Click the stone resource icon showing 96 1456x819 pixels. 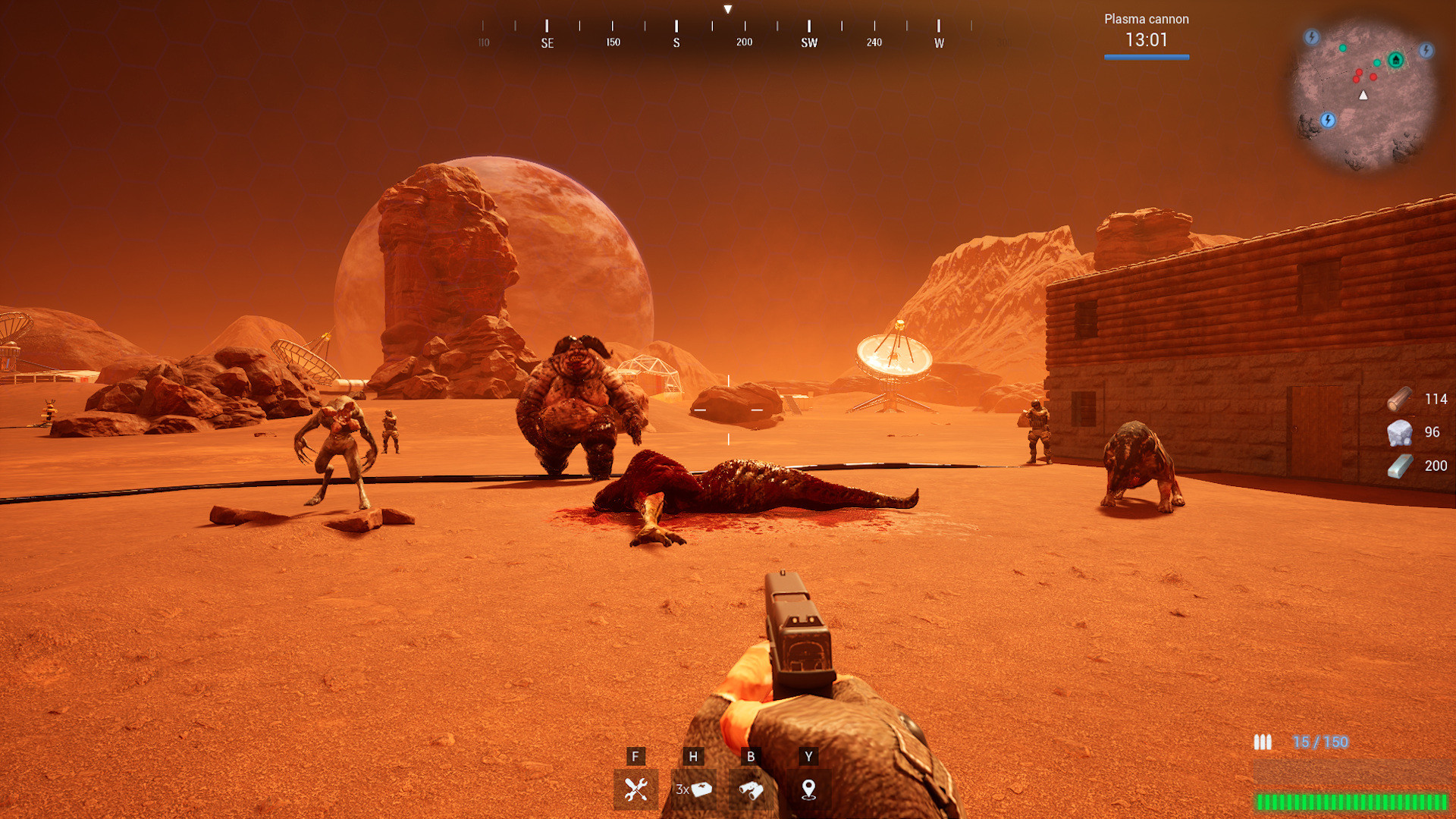1399,432
